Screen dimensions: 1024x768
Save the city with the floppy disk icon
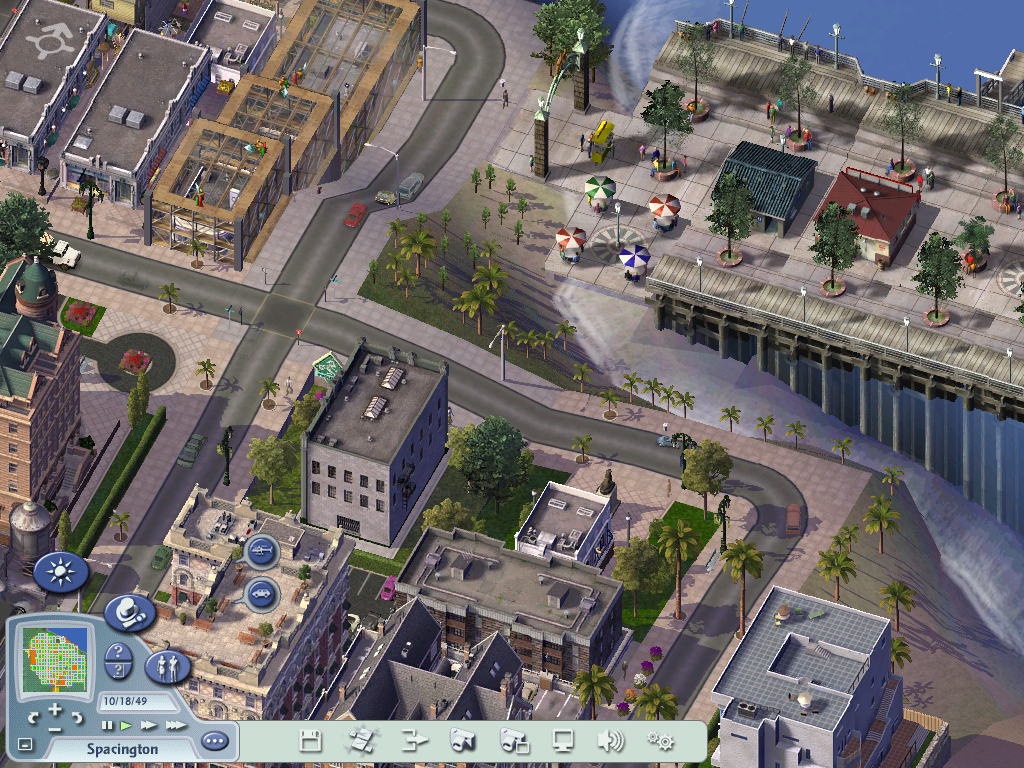(x=311, y=741)
